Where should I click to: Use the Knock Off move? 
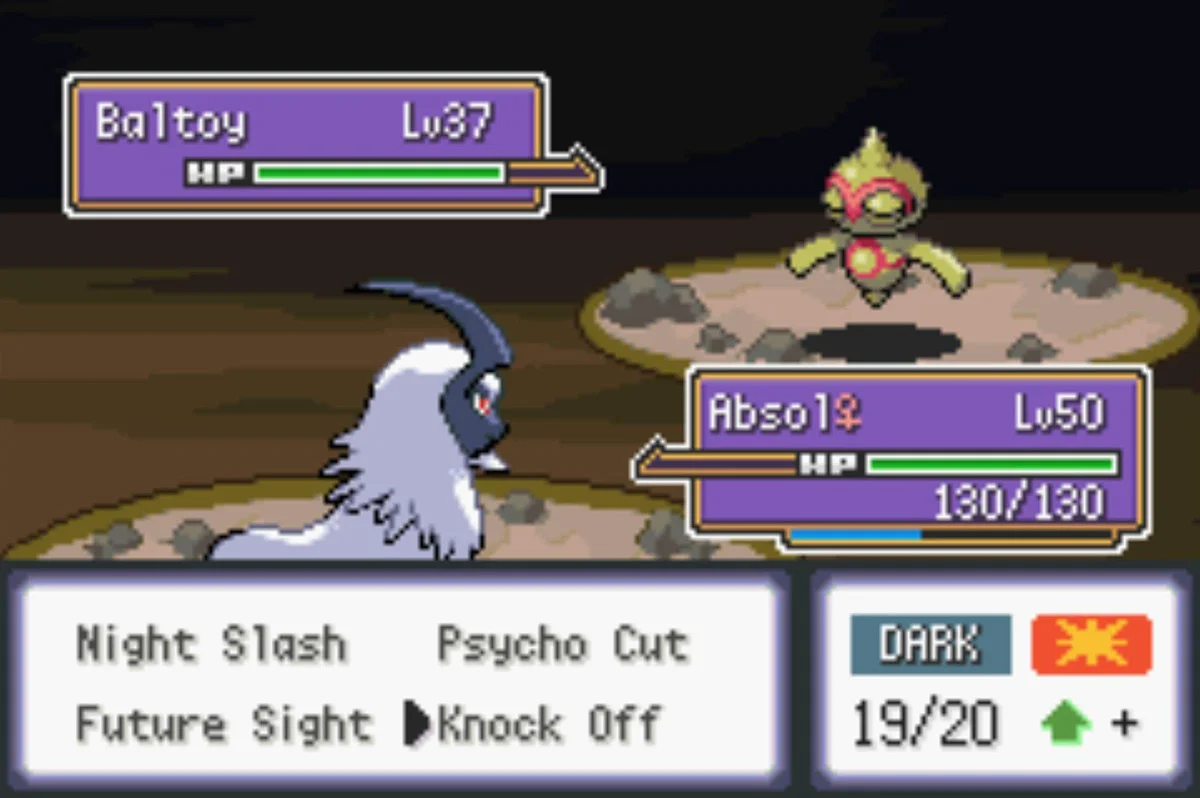tap(549, 724)
